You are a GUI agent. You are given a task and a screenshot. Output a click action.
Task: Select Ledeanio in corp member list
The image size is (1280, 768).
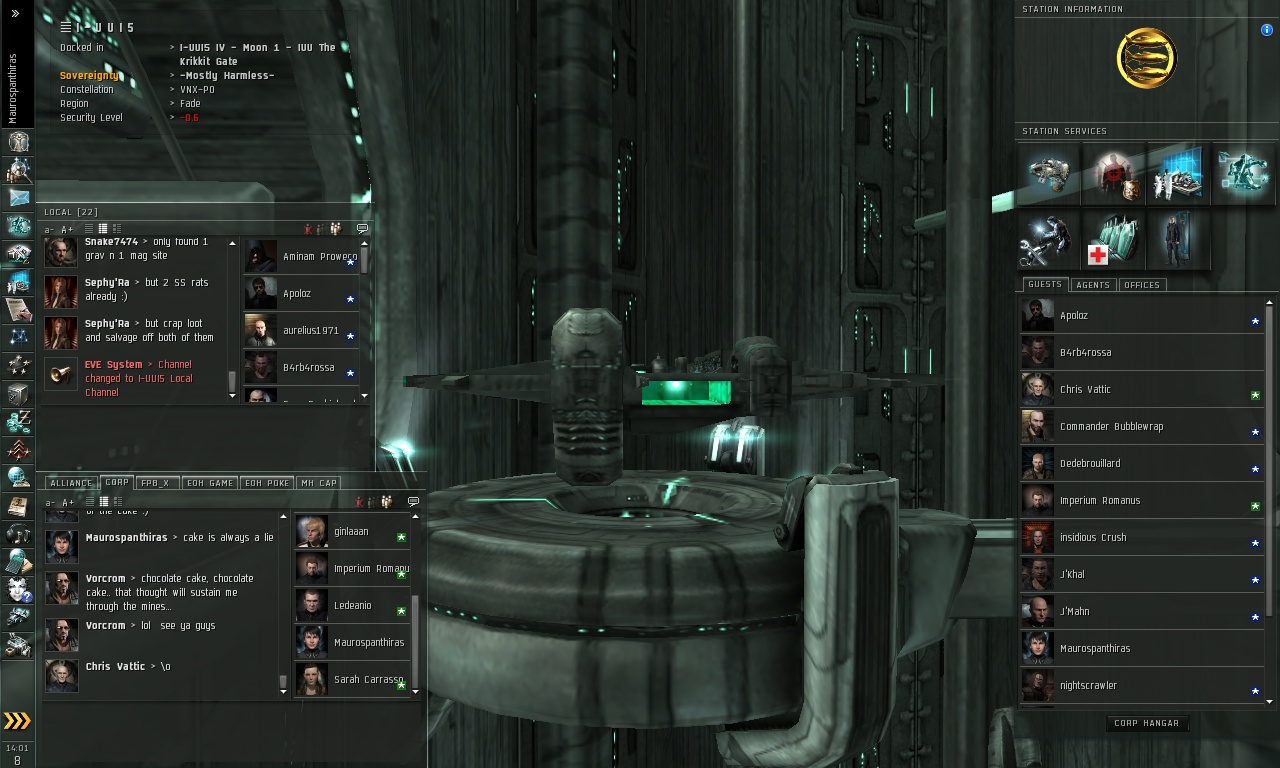tap(352, 606)
